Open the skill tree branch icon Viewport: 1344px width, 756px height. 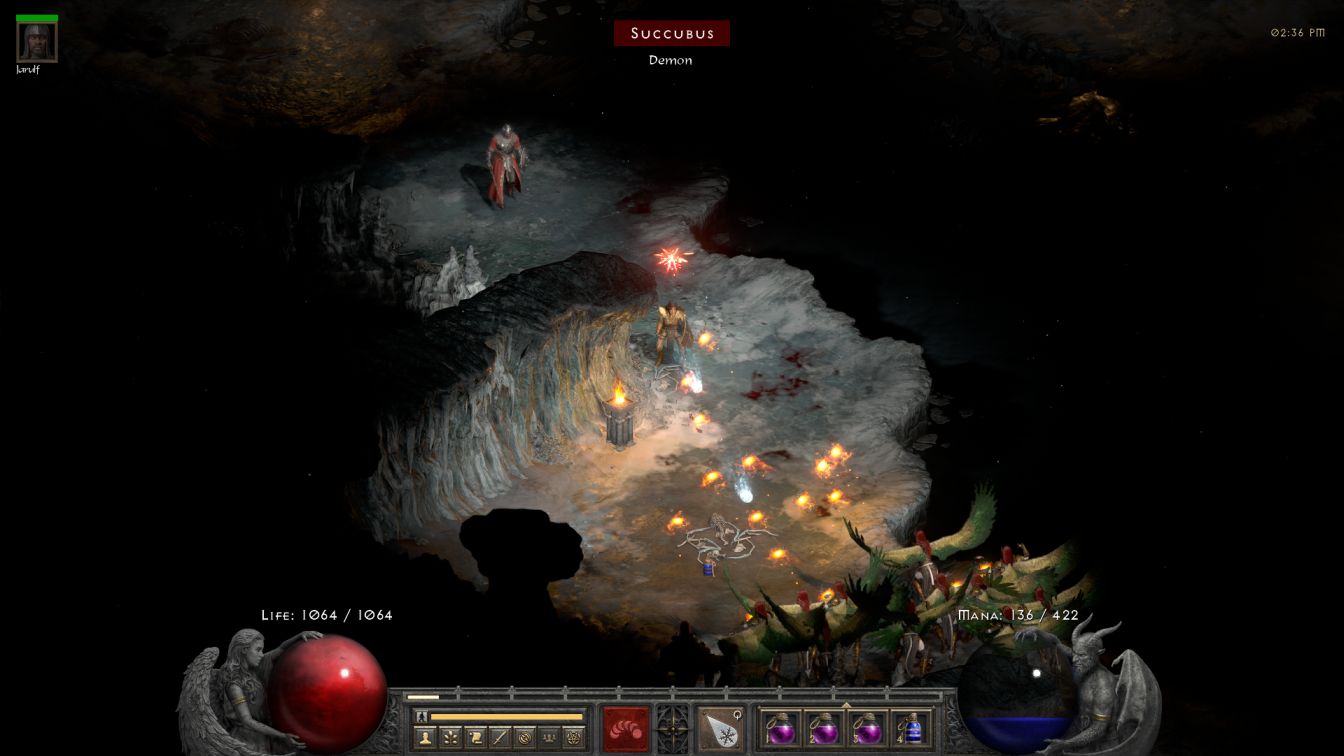pos(450,738)
